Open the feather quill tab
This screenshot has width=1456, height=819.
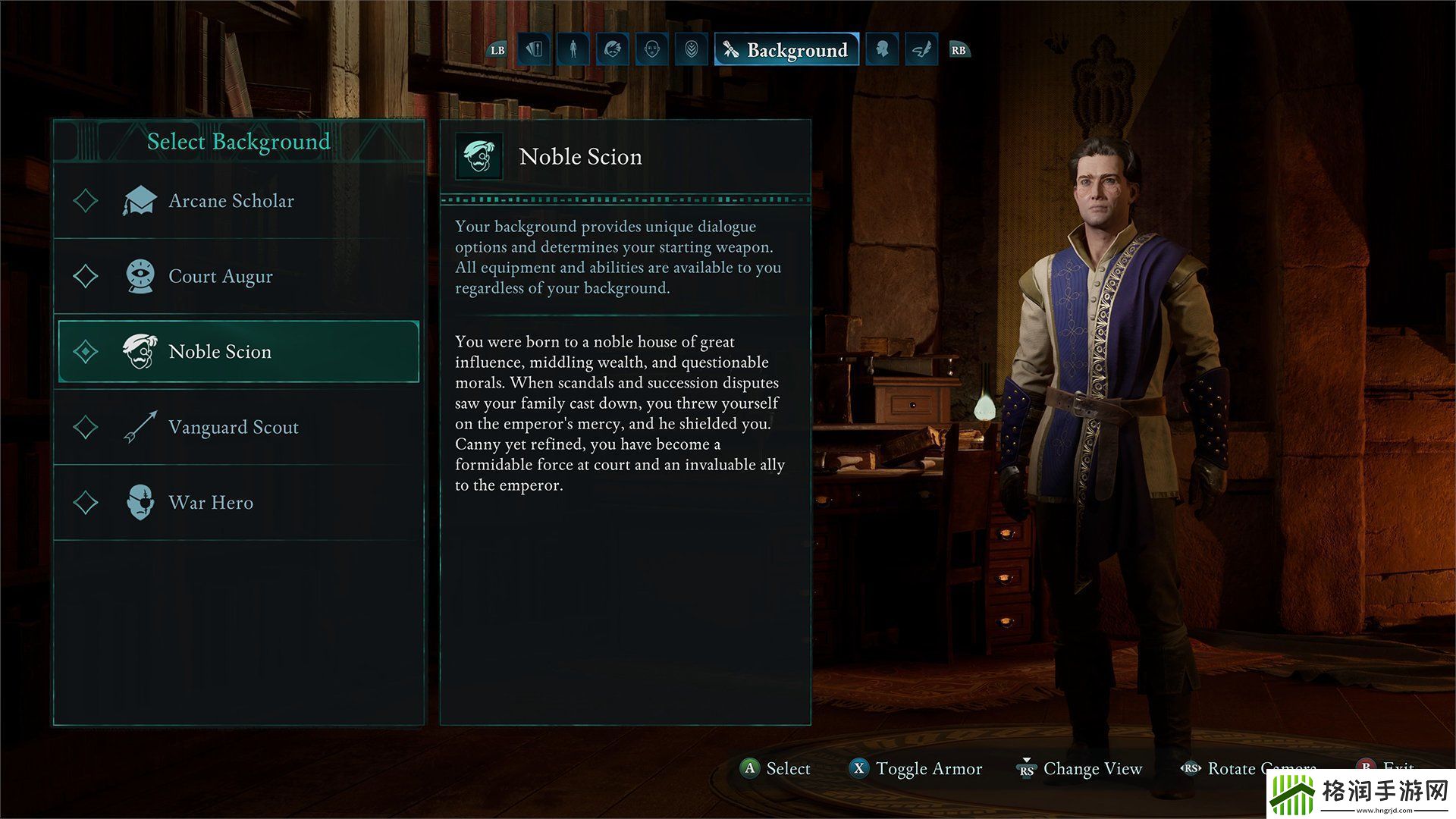[921, 50]
